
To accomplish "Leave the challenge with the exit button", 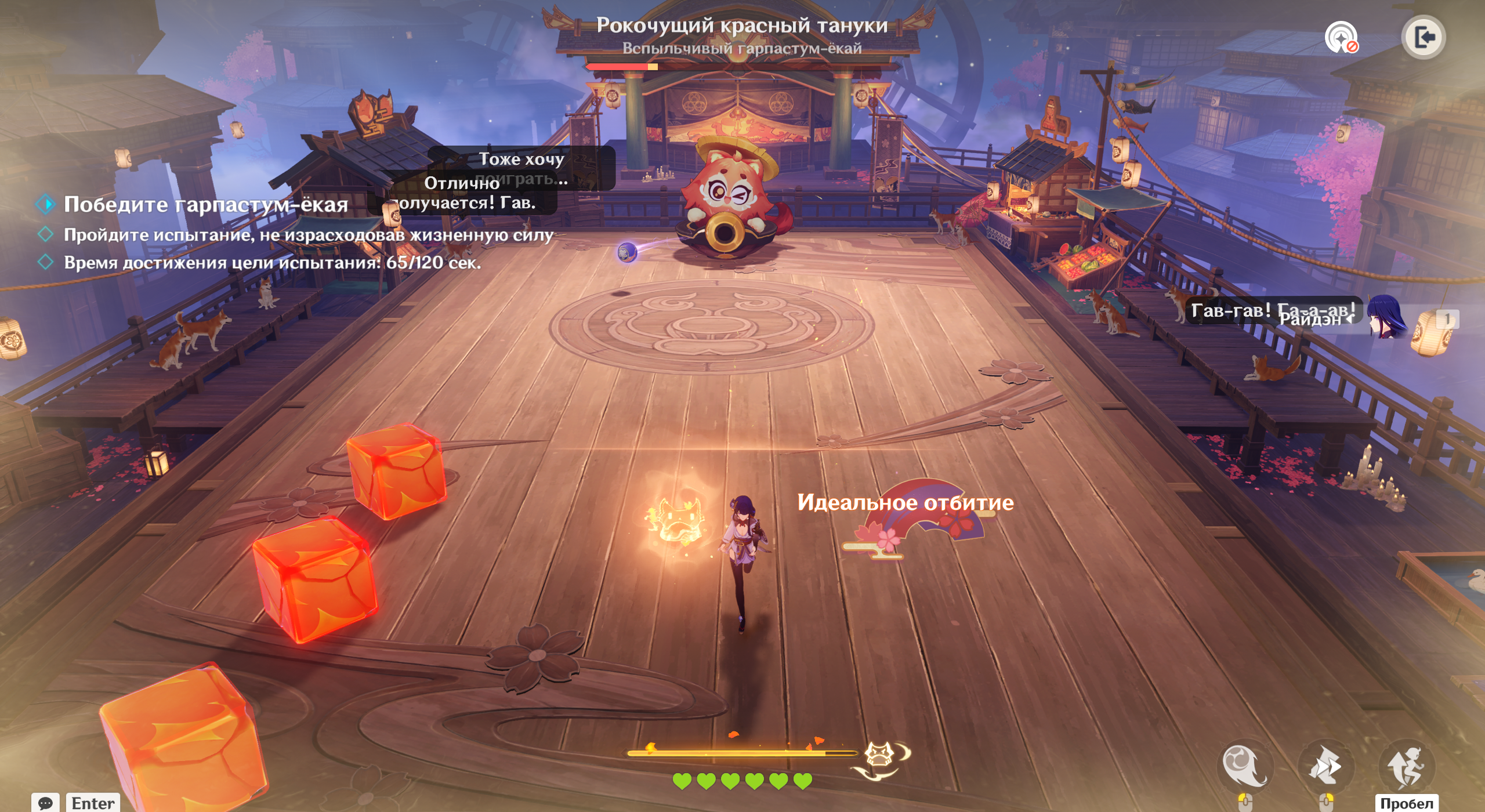I will [x=1423, y=38].
